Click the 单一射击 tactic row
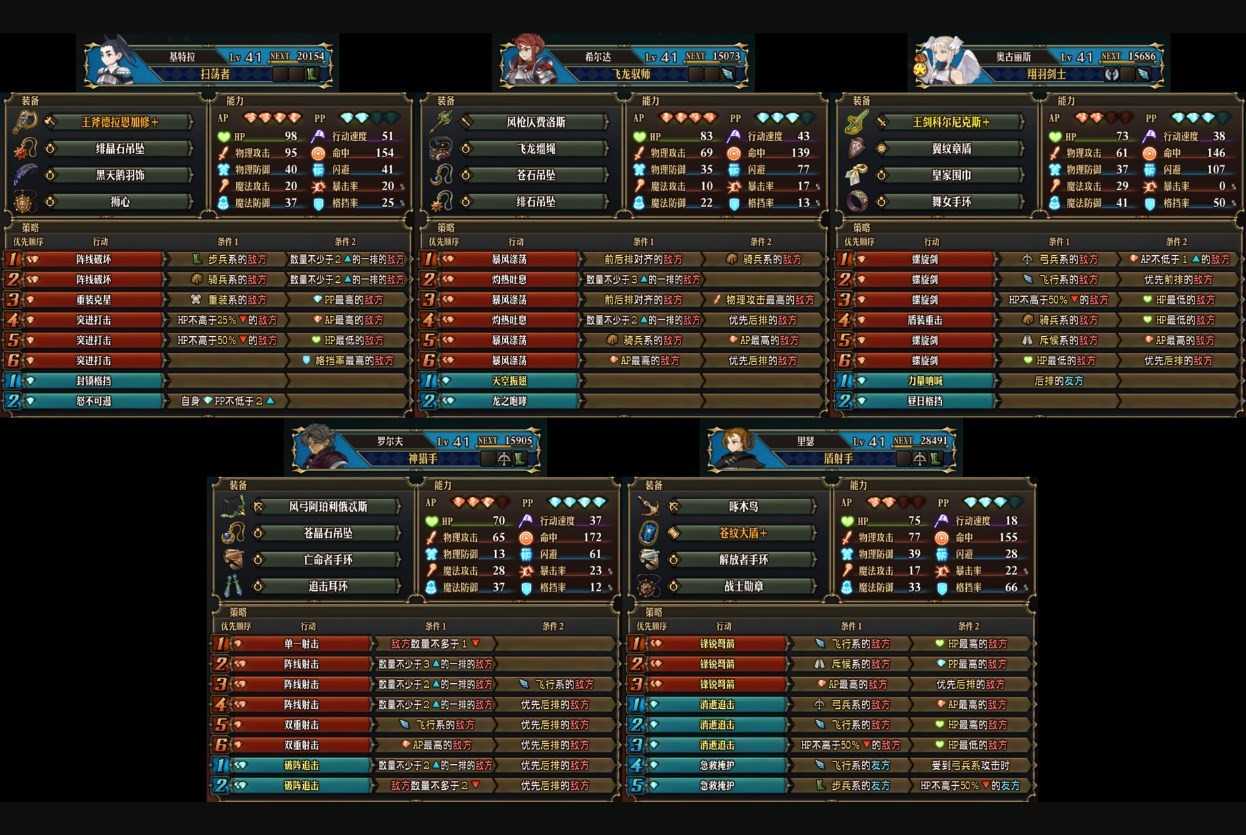 302,644
